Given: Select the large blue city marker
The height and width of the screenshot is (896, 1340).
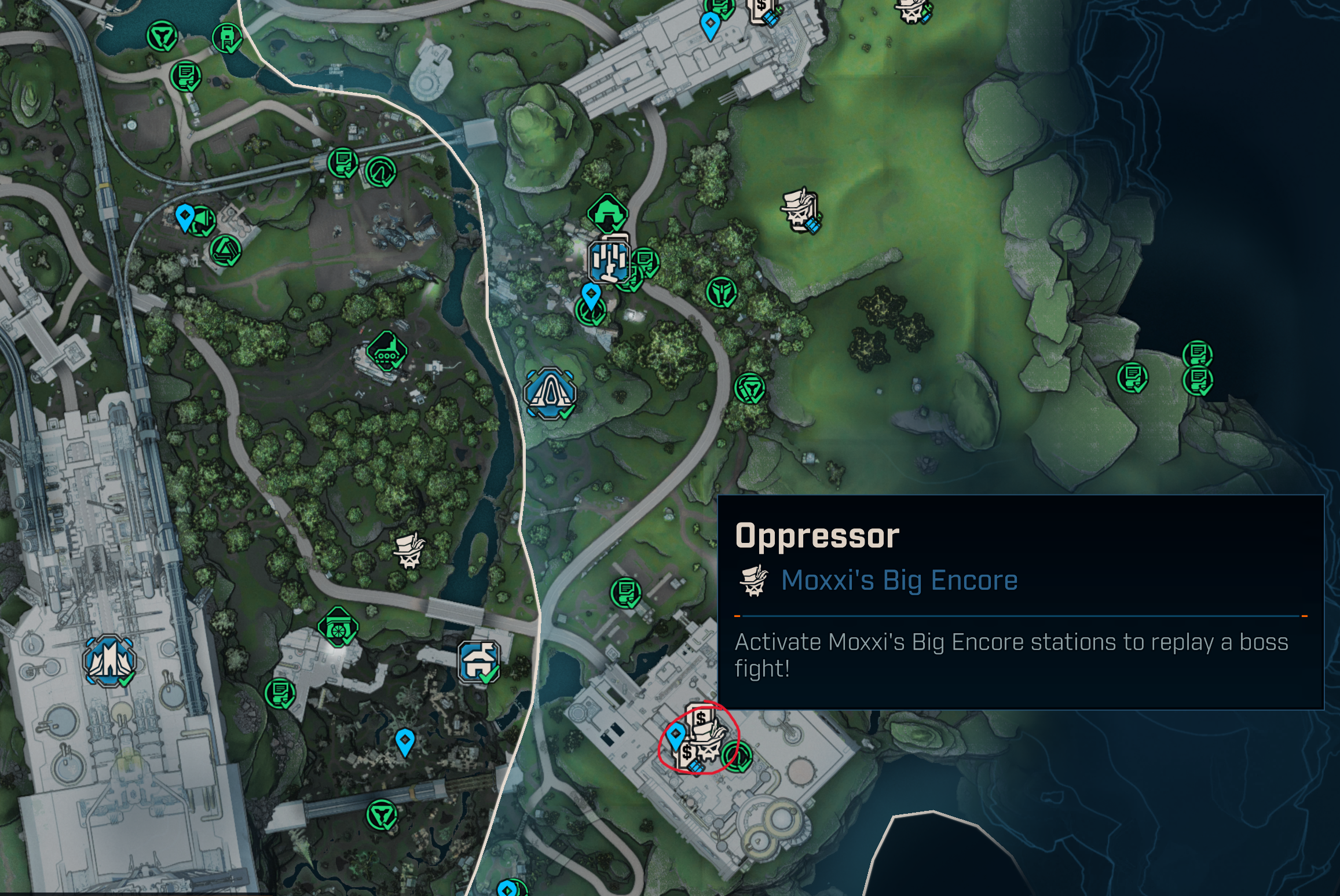Looking at the screenshot, I should 109,660.
